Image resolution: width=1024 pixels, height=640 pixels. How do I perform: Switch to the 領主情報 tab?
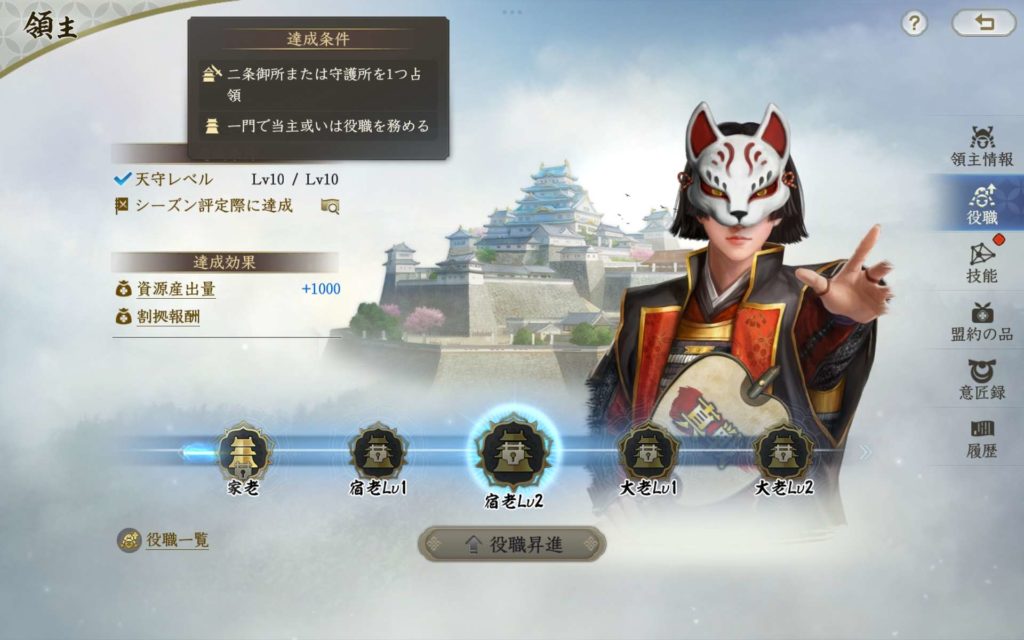pyautogui.click(x=981, y=146)
